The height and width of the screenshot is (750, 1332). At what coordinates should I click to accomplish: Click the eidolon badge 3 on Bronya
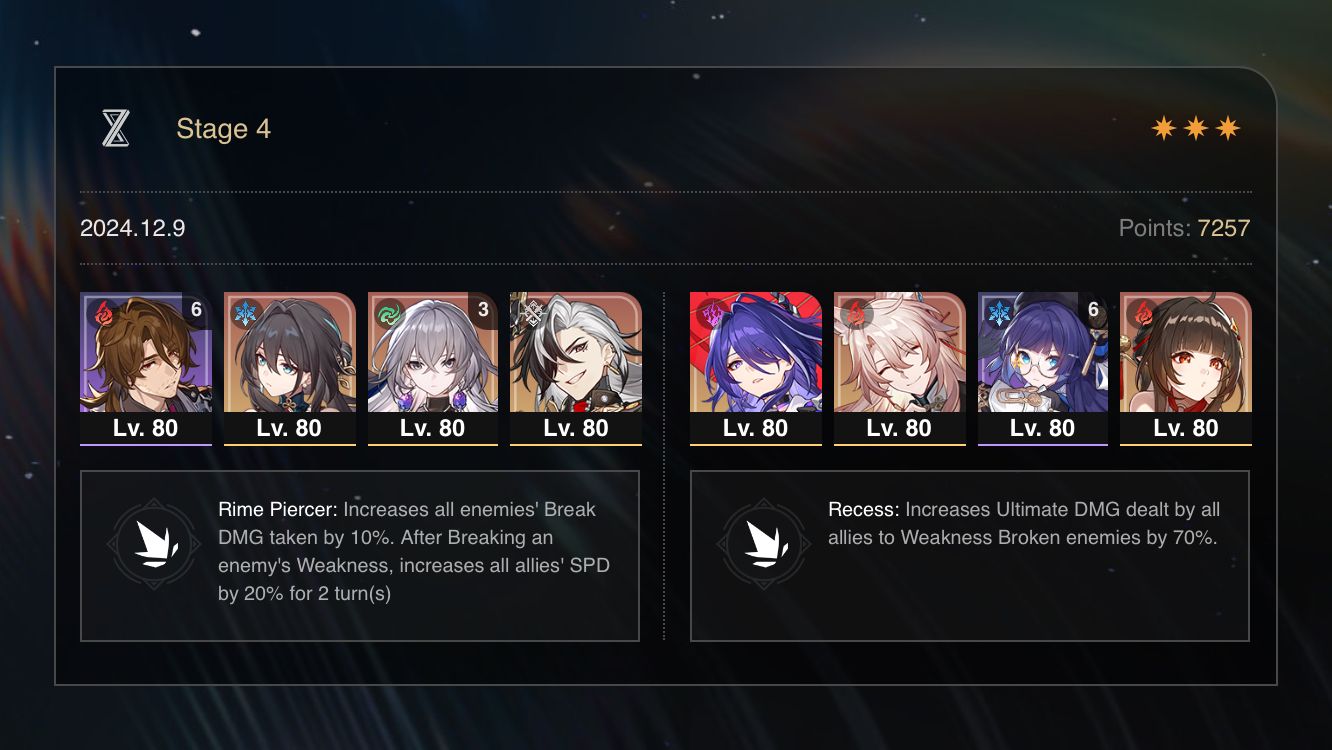[484, 310]
